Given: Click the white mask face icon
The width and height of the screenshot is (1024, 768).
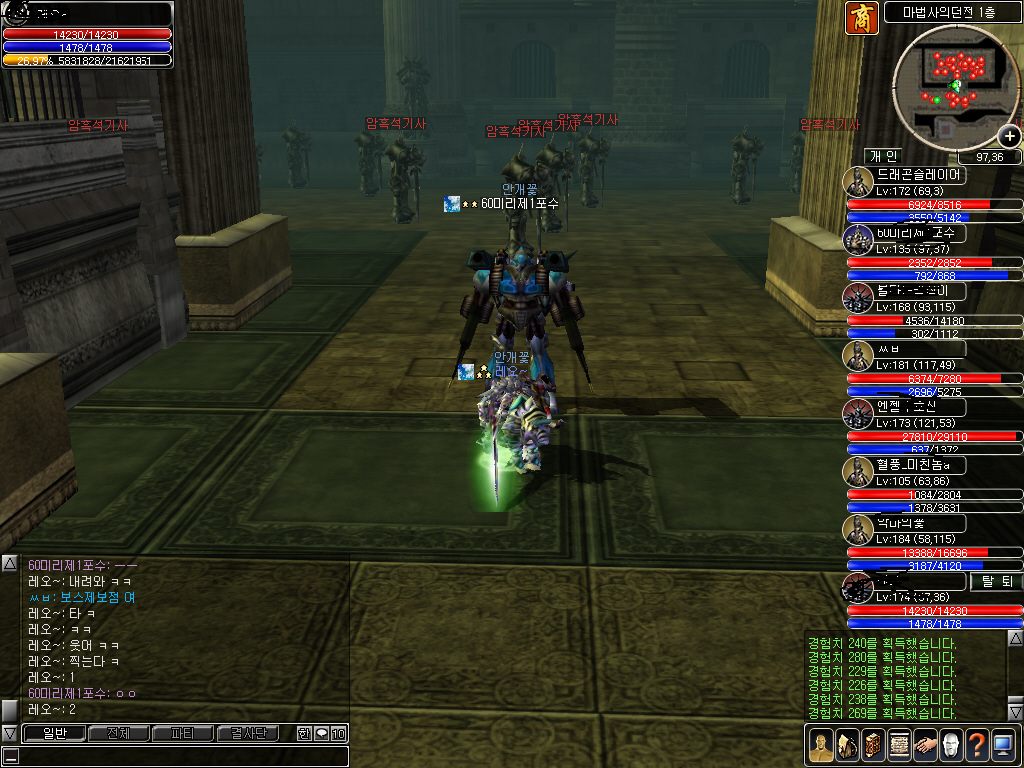Looking at the screenshot, I should pos(950,745).
